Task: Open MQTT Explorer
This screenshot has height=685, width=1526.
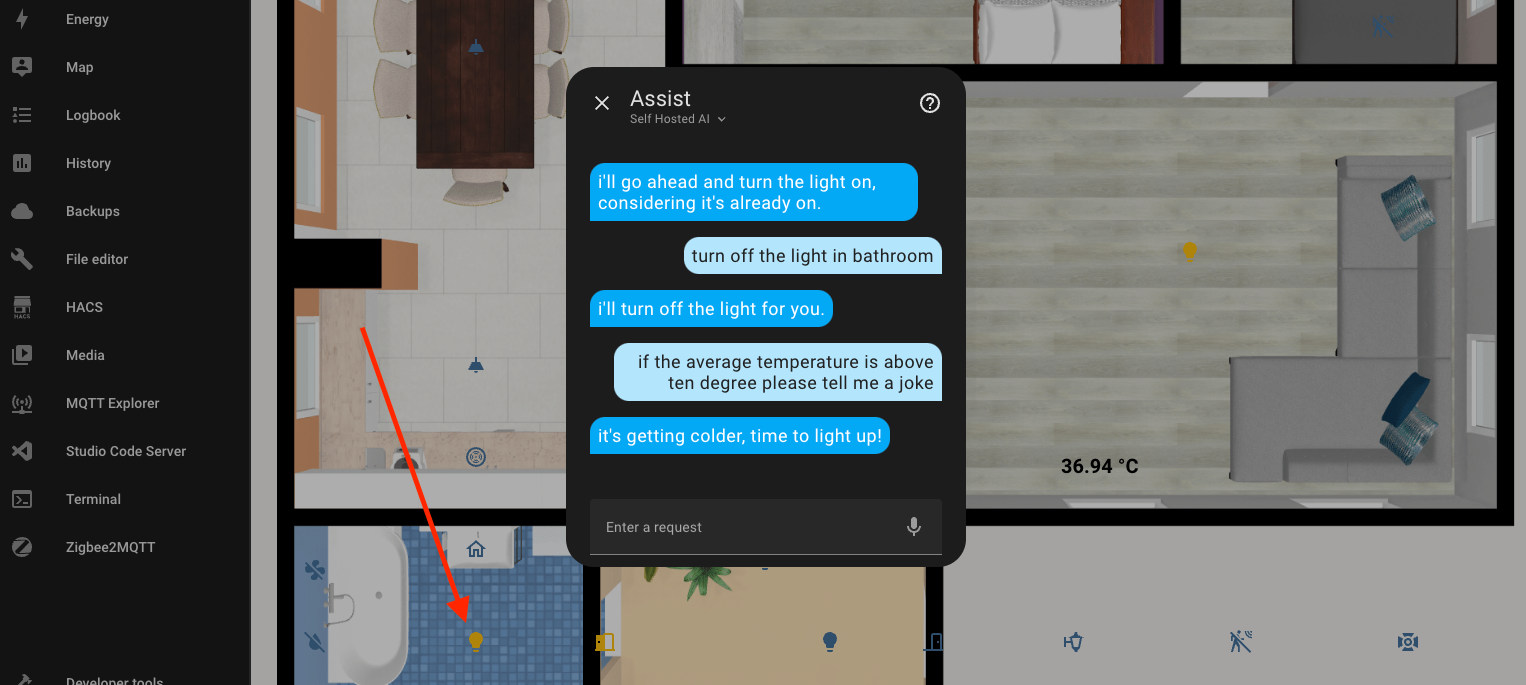Action: tap(112, 403)
